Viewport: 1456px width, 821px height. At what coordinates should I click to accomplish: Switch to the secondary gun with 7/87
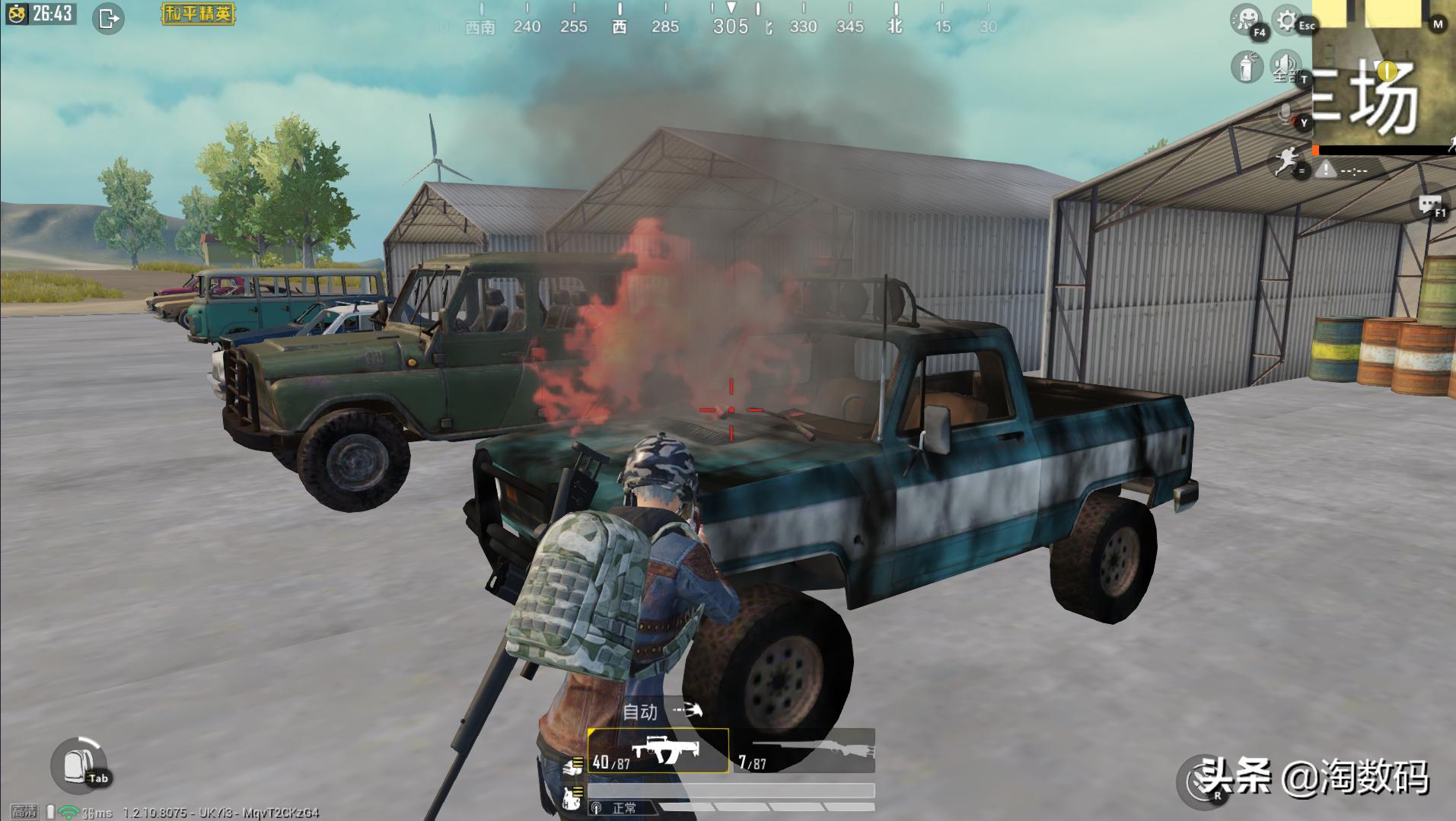click(x=805, y=752)
